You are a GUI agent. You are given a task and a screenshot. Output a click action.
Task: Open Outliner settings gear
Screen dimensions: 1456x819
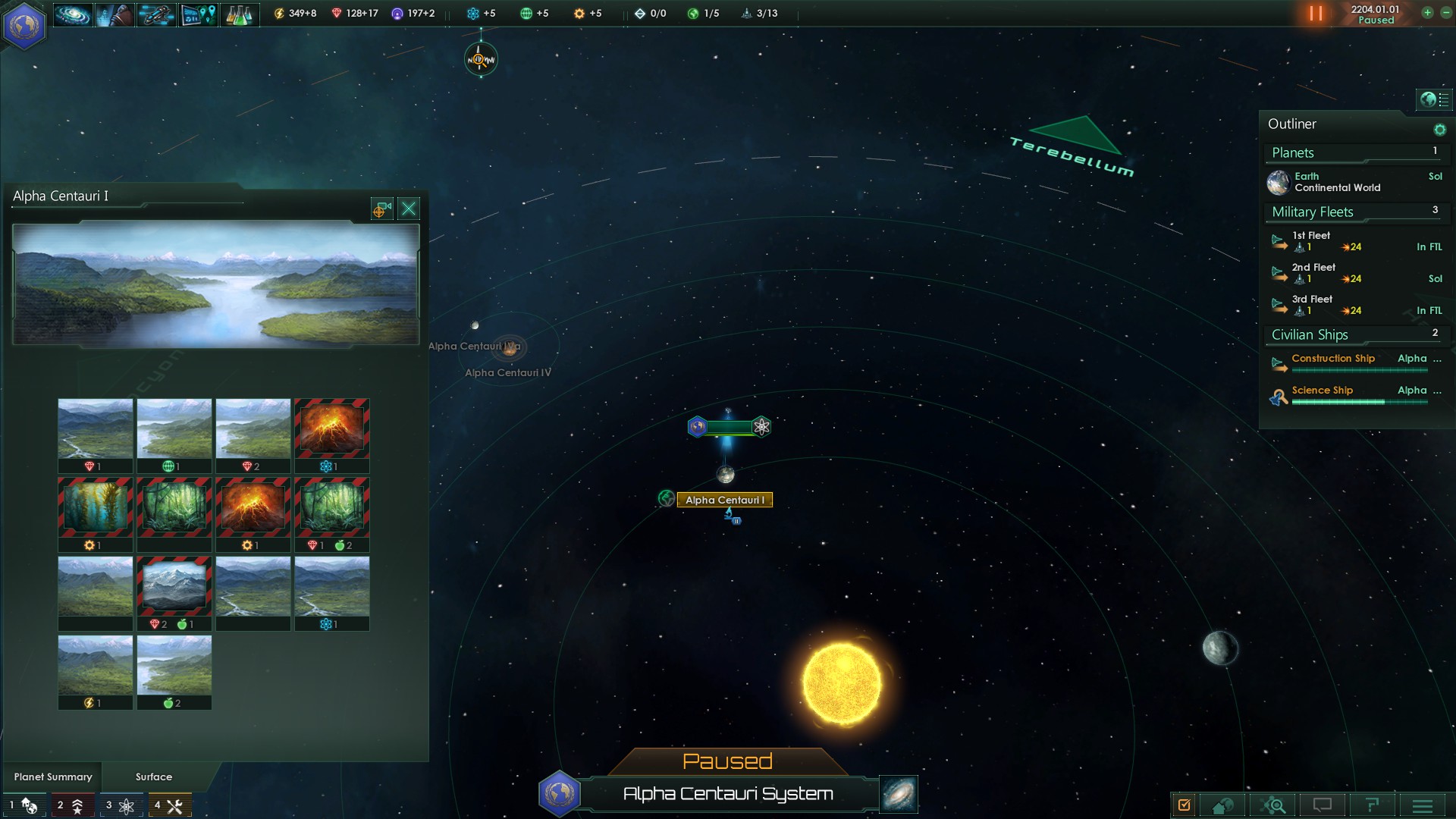pyautogui.click(x=1439, y=130)
